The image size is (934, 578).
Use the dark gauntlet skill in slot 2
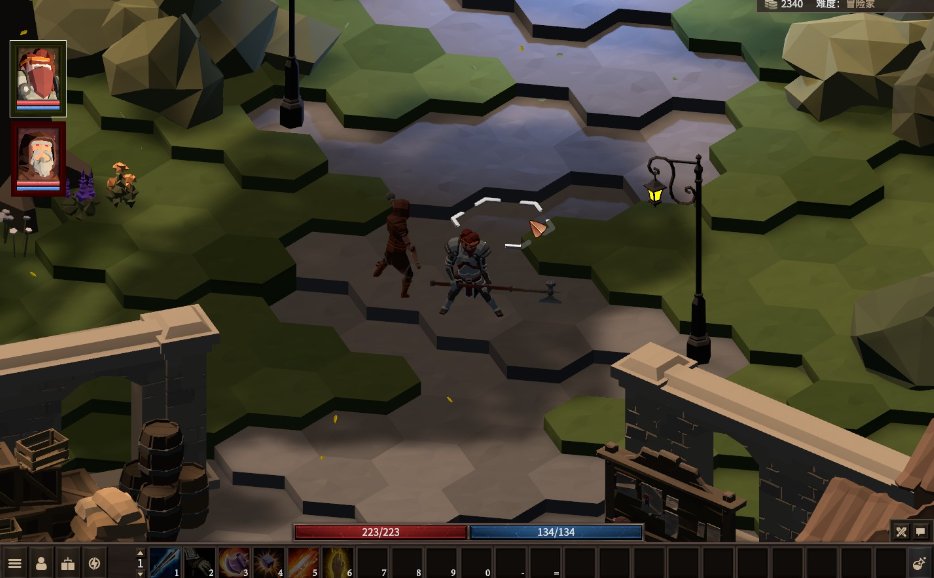click(x=199, y=562)
